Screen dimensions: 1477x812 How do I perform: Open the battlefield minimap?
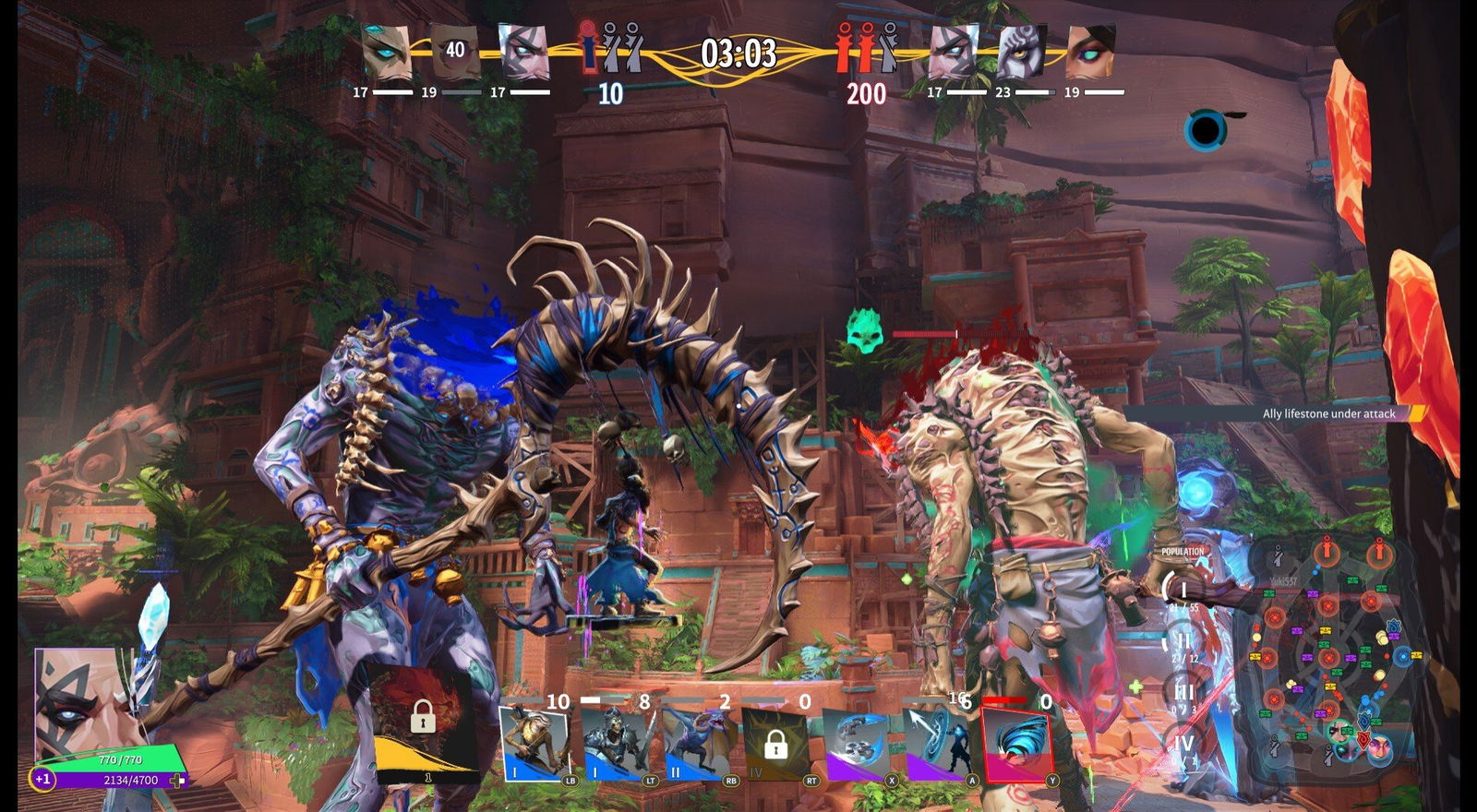pyautogui.click(x=1327, y=657)
